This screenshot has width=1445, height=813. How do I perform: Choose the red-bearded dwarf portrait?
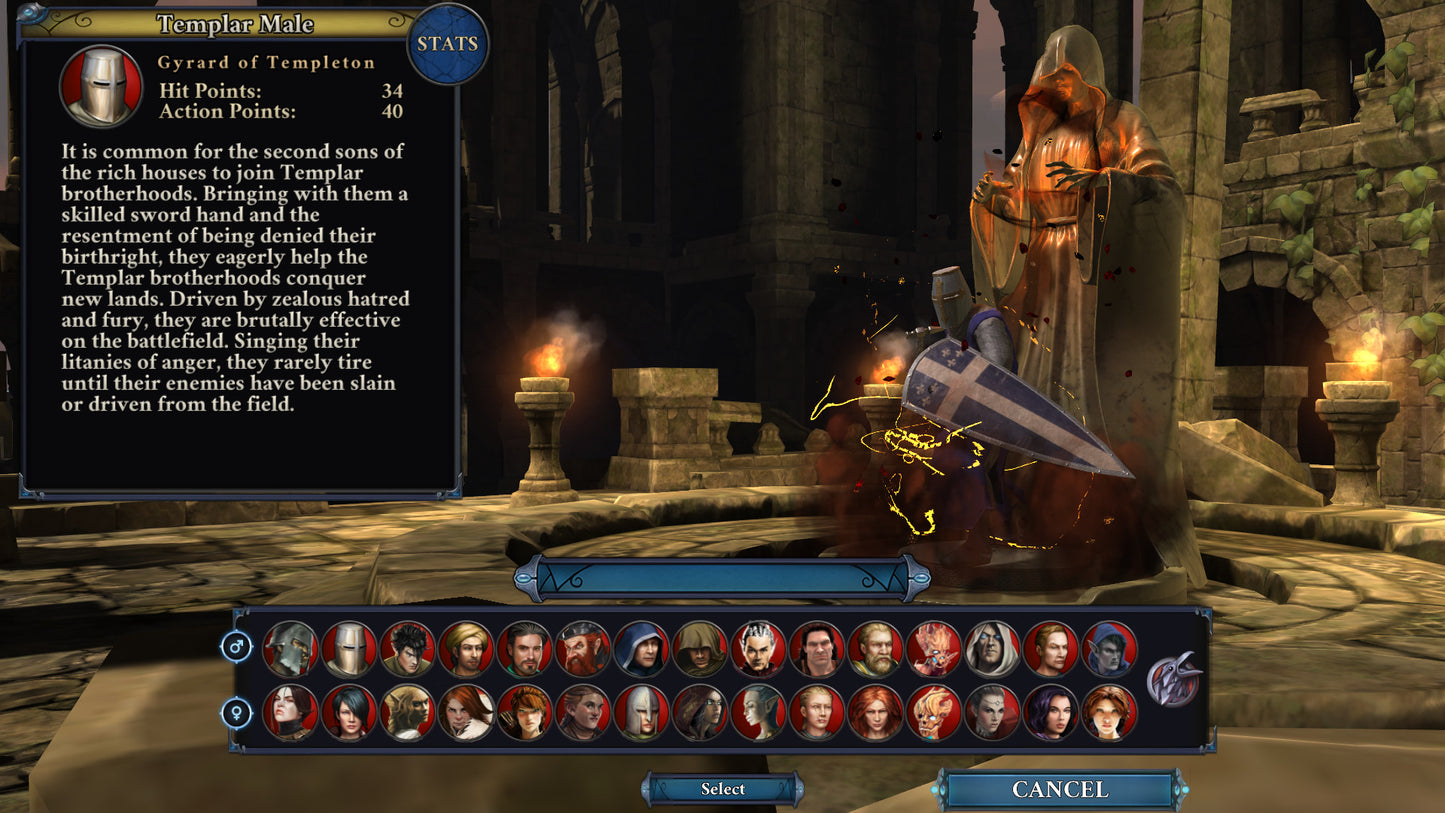tap(580, 647)
